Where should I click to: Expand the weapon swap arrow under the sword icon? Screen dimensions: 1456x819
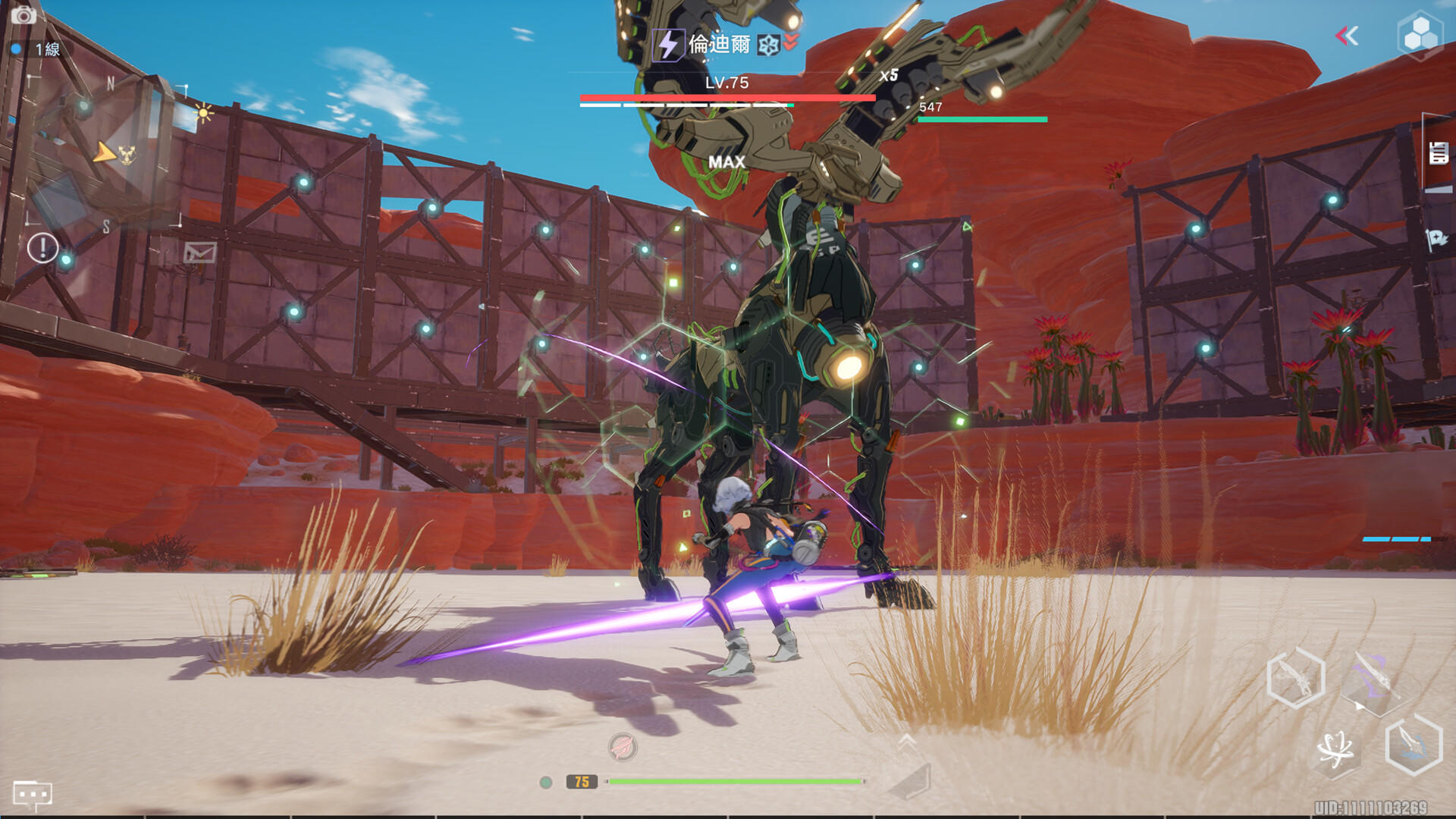1359,706
